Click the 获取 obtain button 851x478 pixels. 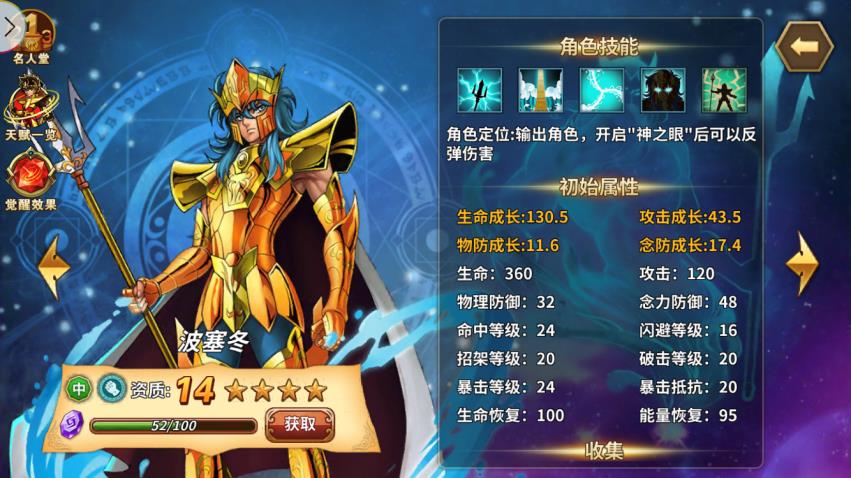click(x=299, y=423)
